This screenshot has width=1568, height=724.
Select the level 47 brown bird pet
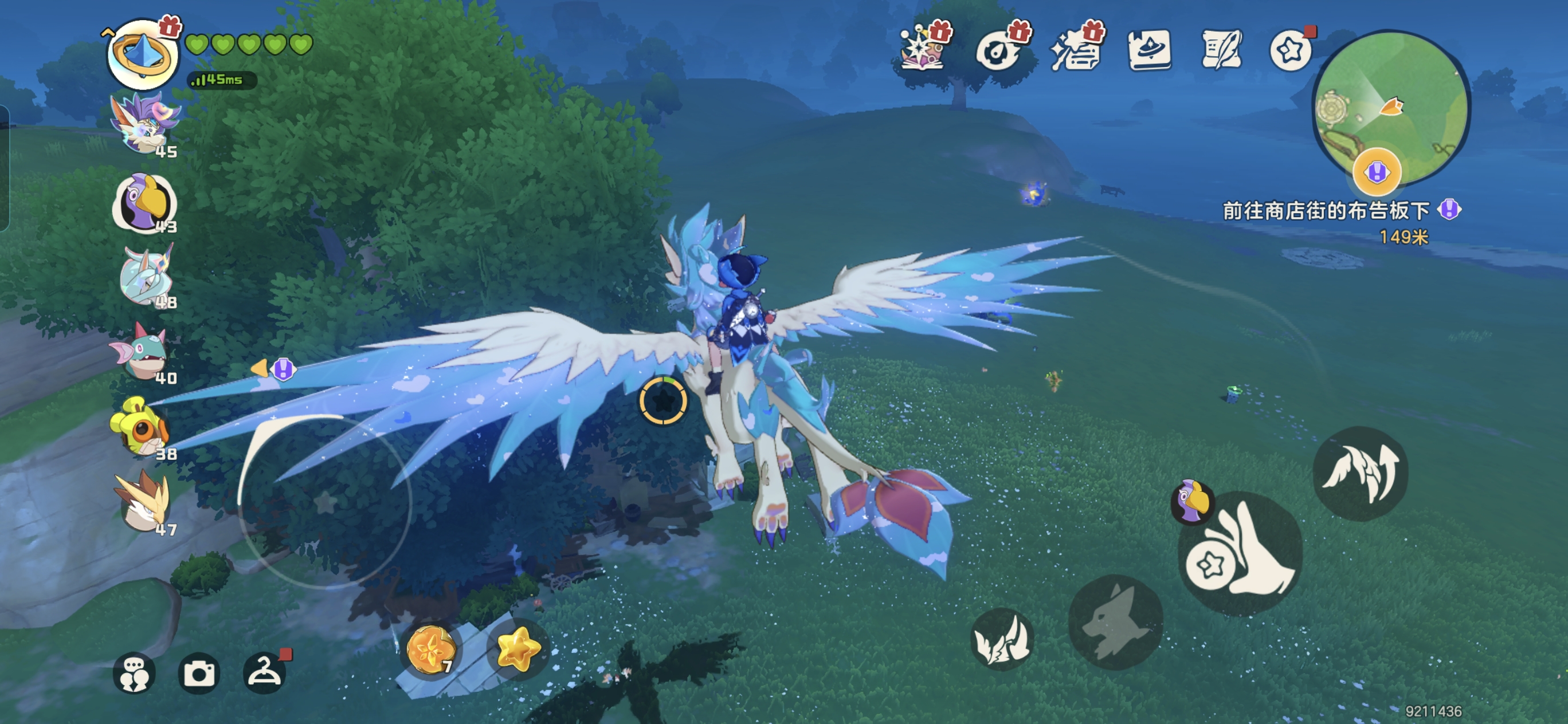click(x=143, y=502)
